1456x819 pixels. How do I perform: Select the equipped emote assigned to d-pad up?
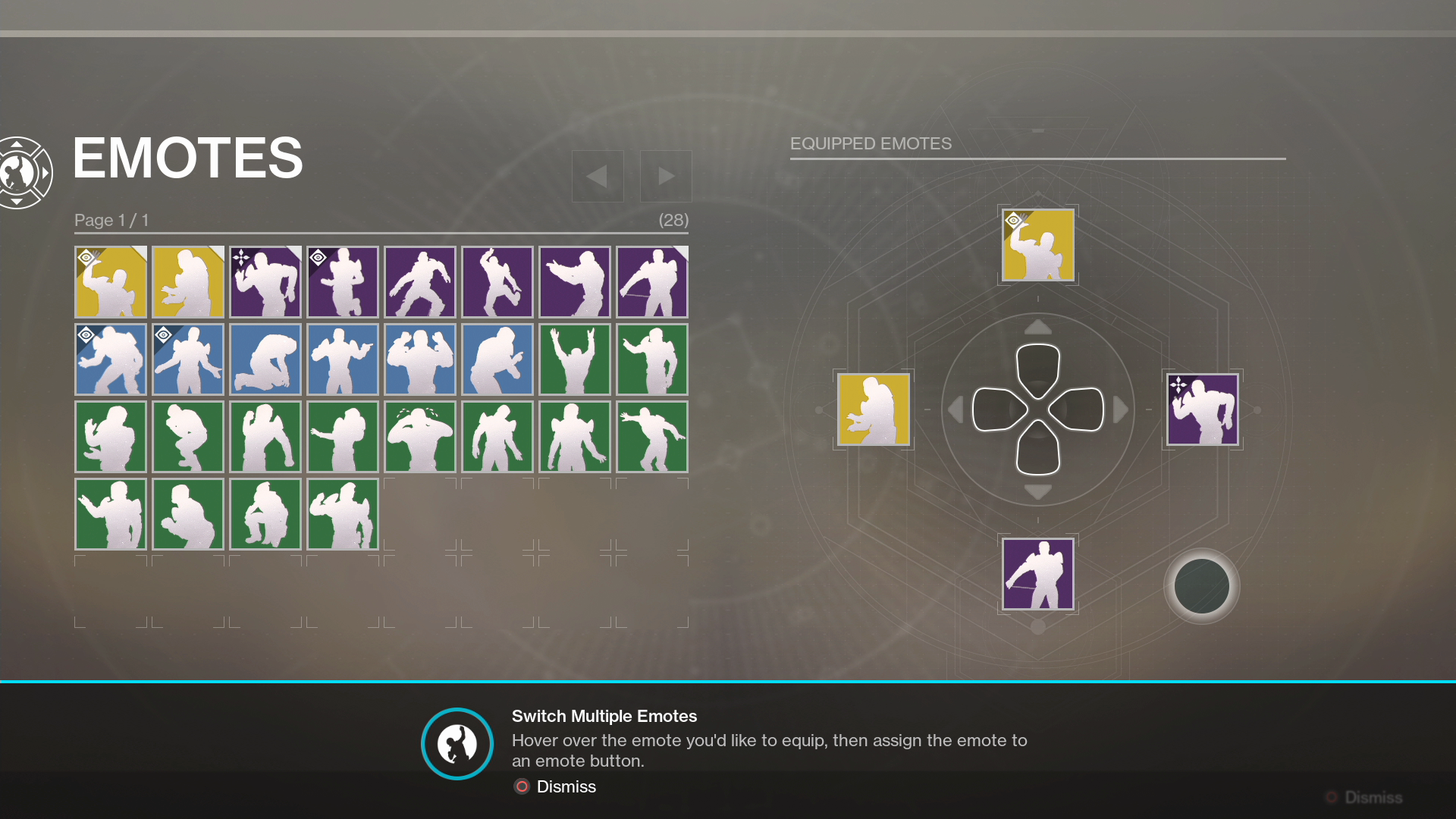[x=1037, y=245]
